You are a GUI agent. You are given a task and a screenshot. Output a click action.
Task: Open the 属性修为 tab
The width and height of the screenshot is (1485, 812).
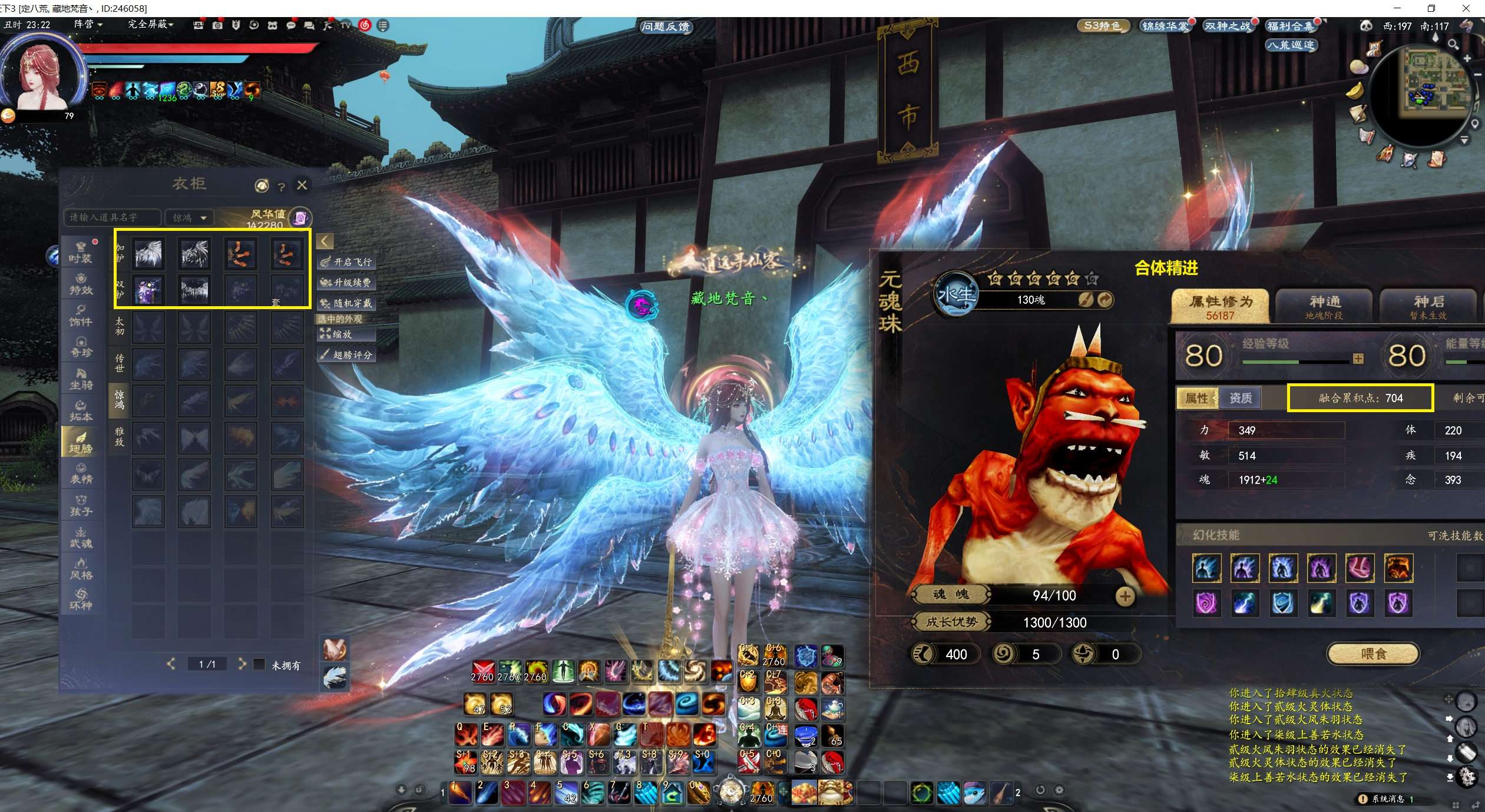click(1220, 306)
